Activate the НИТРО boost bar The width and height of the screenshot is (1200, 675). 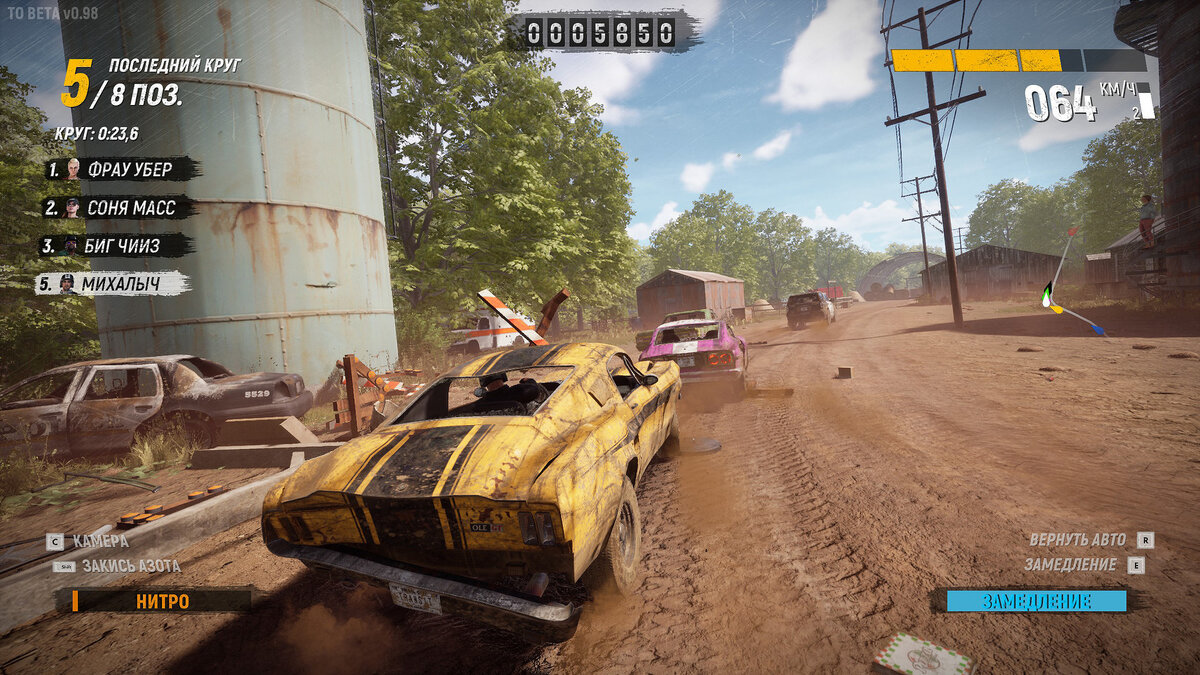click(161, 601)
